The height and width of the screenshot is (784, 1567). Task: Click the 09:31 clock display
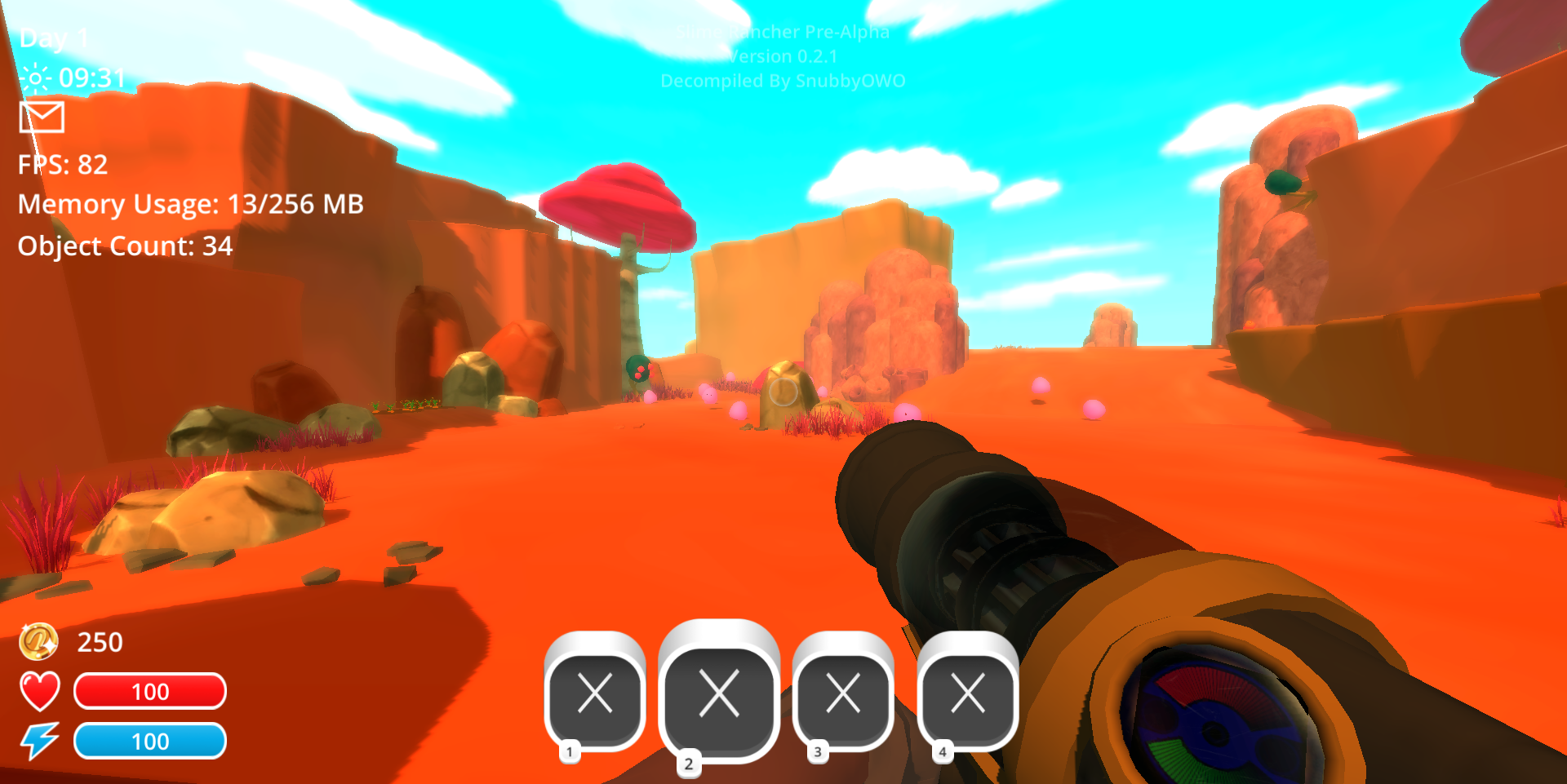(92, 78)
